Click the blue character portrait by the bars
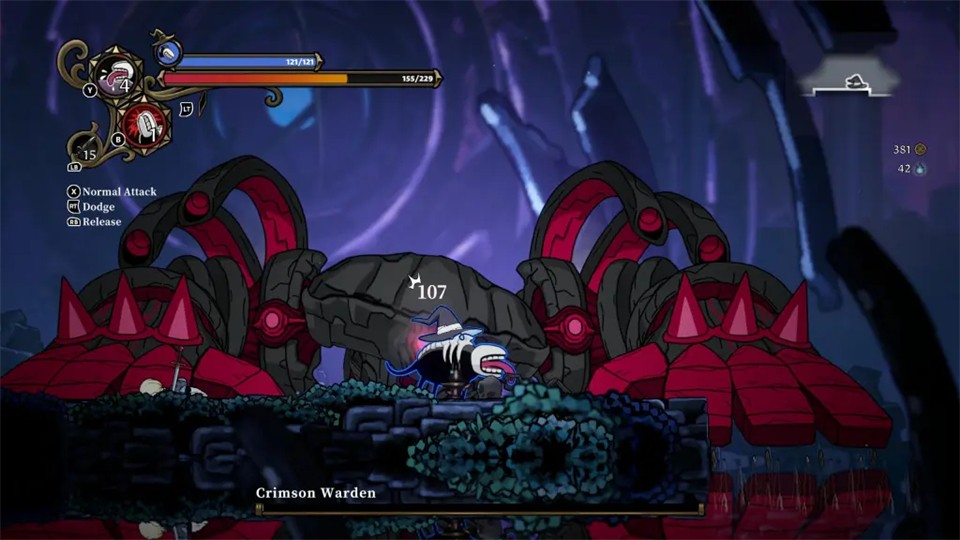The width and height of the screenshot is (960, 540). tap(168, 53)
